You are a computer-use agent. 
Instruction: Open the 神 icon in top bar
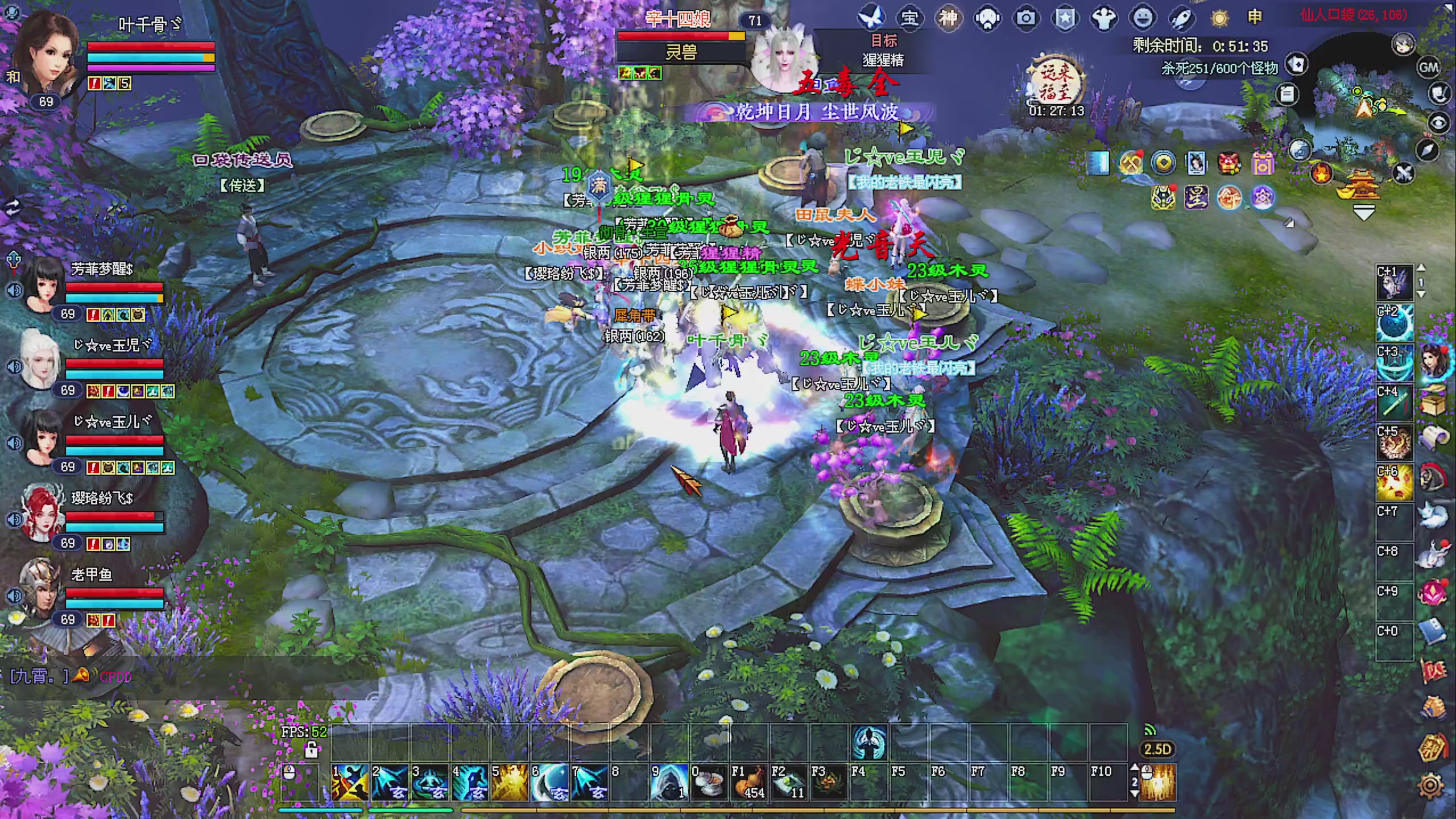(x=948, y=18)
